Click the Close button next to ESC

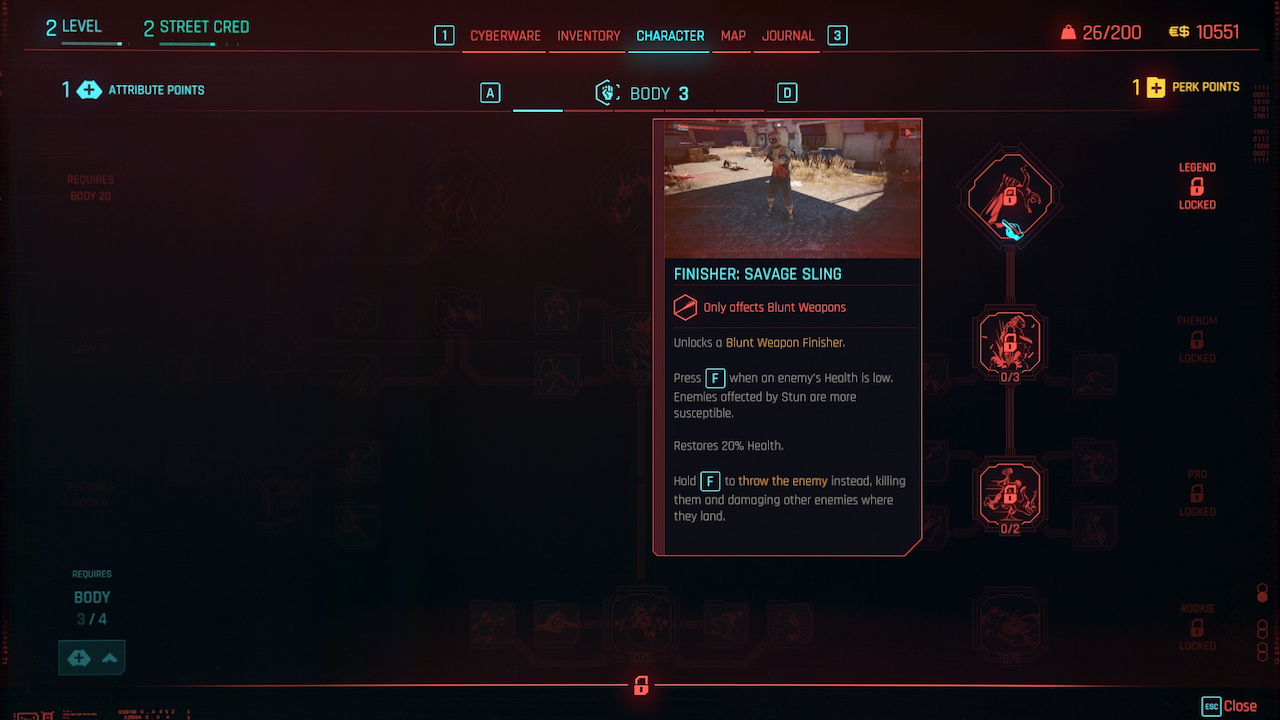(1243, 705)
